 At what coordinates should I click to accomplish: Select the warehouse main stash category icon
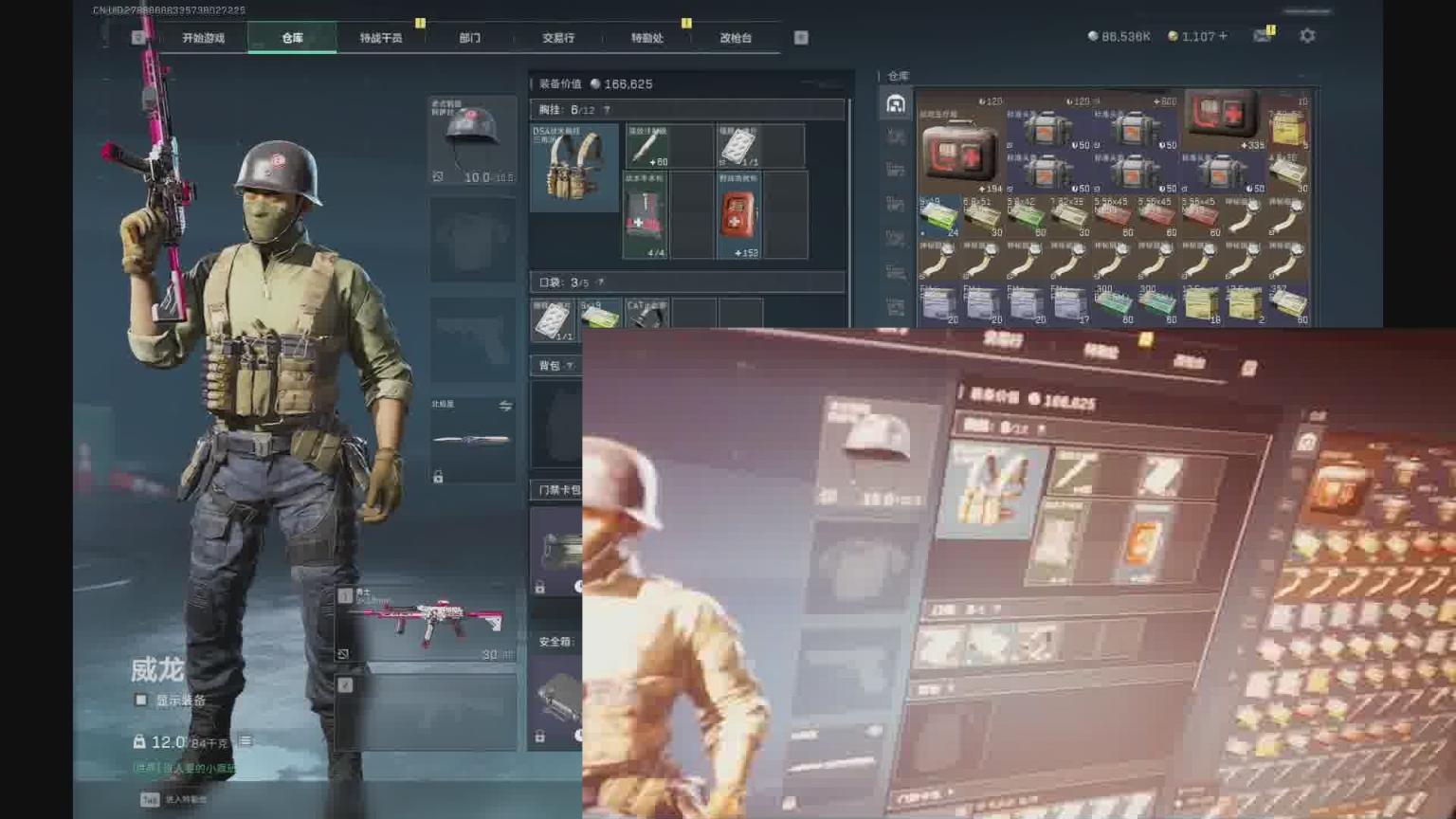(x=895, y=104)
